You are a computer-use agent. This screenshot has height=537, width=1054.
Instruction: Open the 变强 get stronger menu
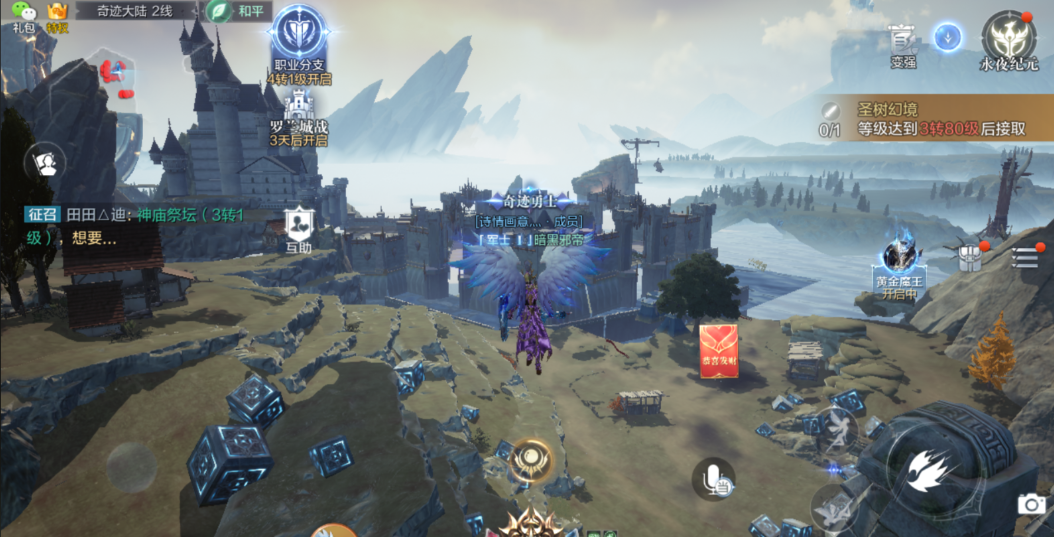click(903, 43)
